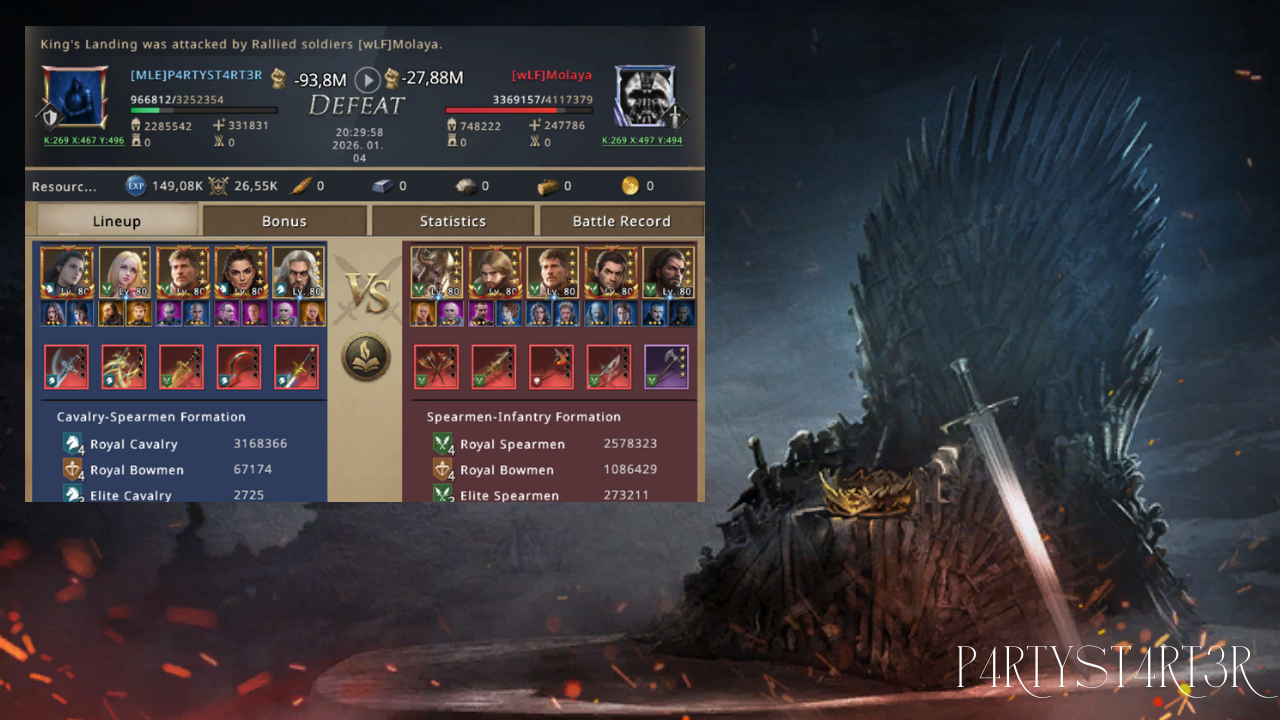Play the battle replay button
The width and height of the screenshot is (1280, 720).
(x=368, y=79)
